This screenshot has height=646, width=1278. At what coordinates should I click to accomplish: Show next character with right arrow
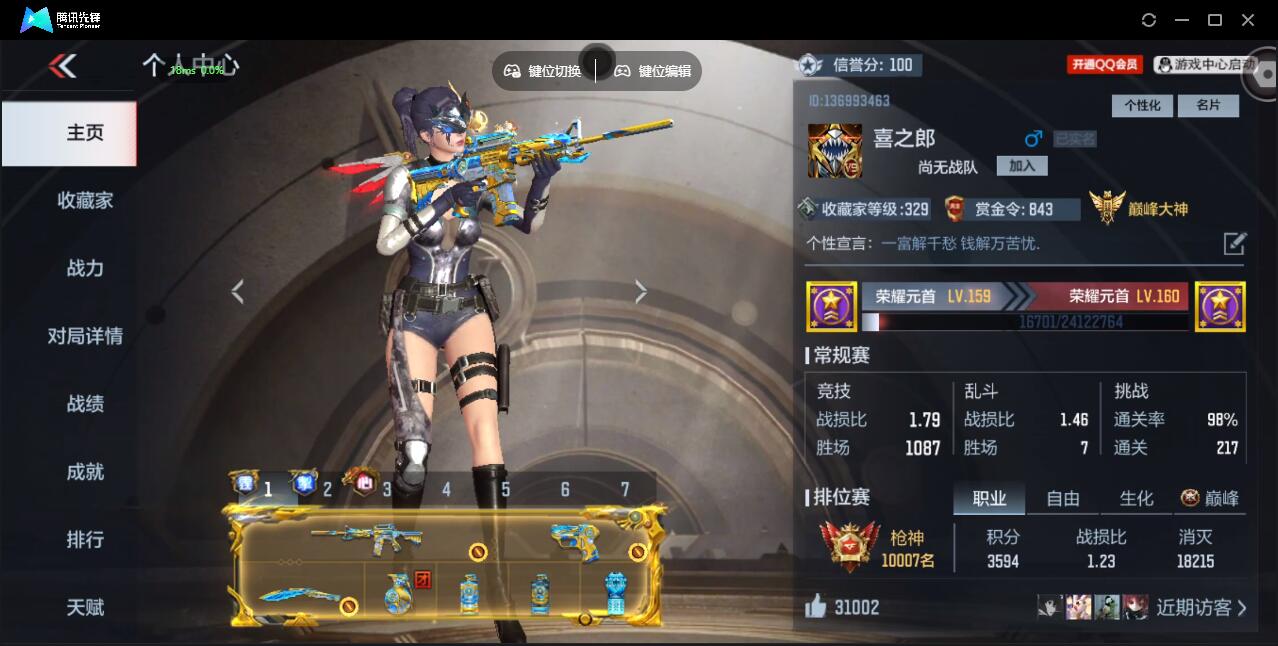pos(641,291)
